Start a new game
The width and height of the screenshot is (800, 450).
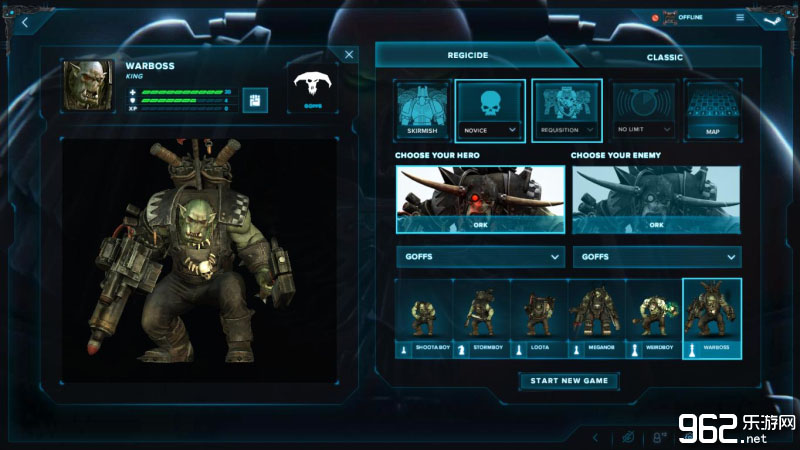tap(569, 380)
